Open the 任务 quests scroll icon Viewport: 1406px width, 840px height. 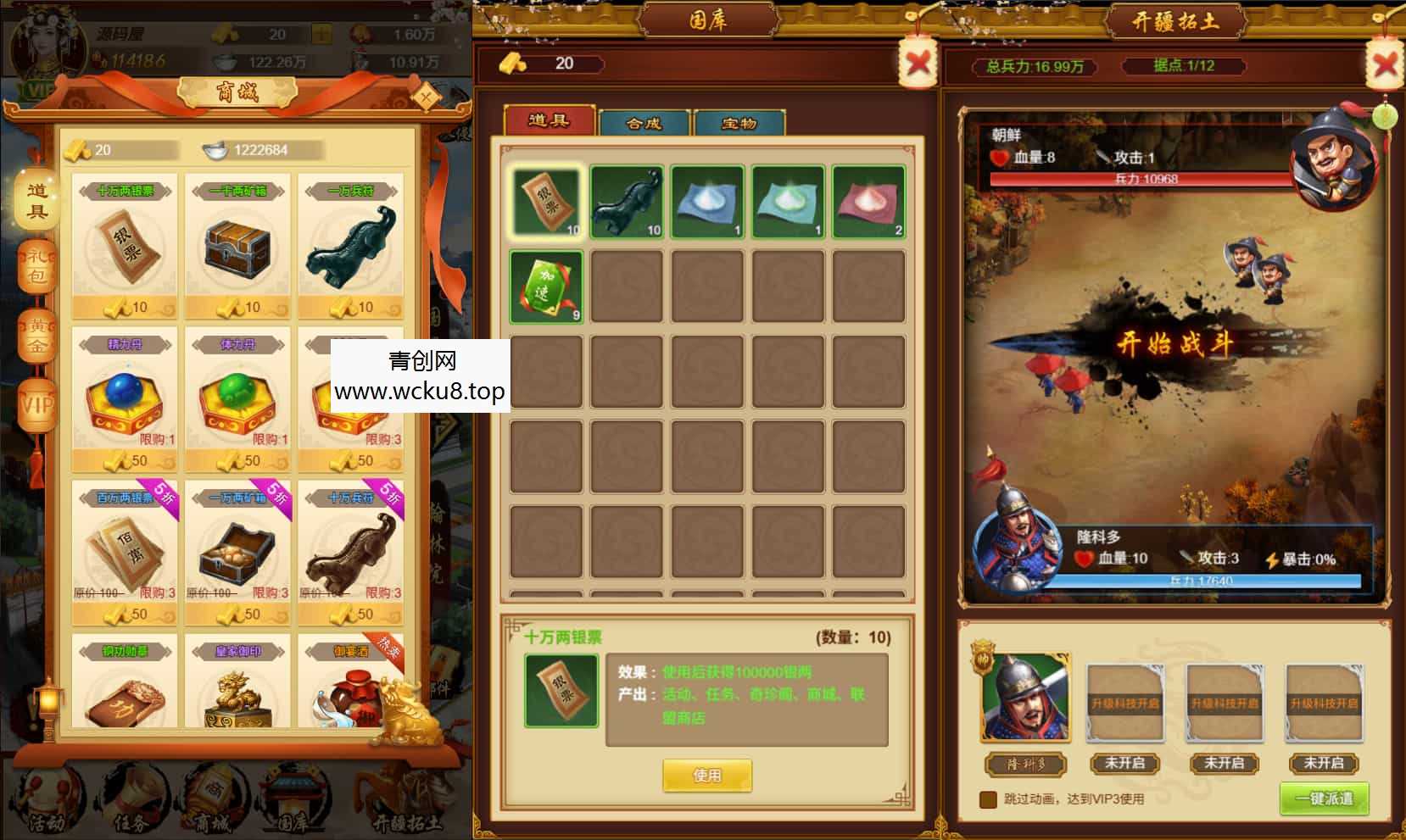(x=129, y=795)
